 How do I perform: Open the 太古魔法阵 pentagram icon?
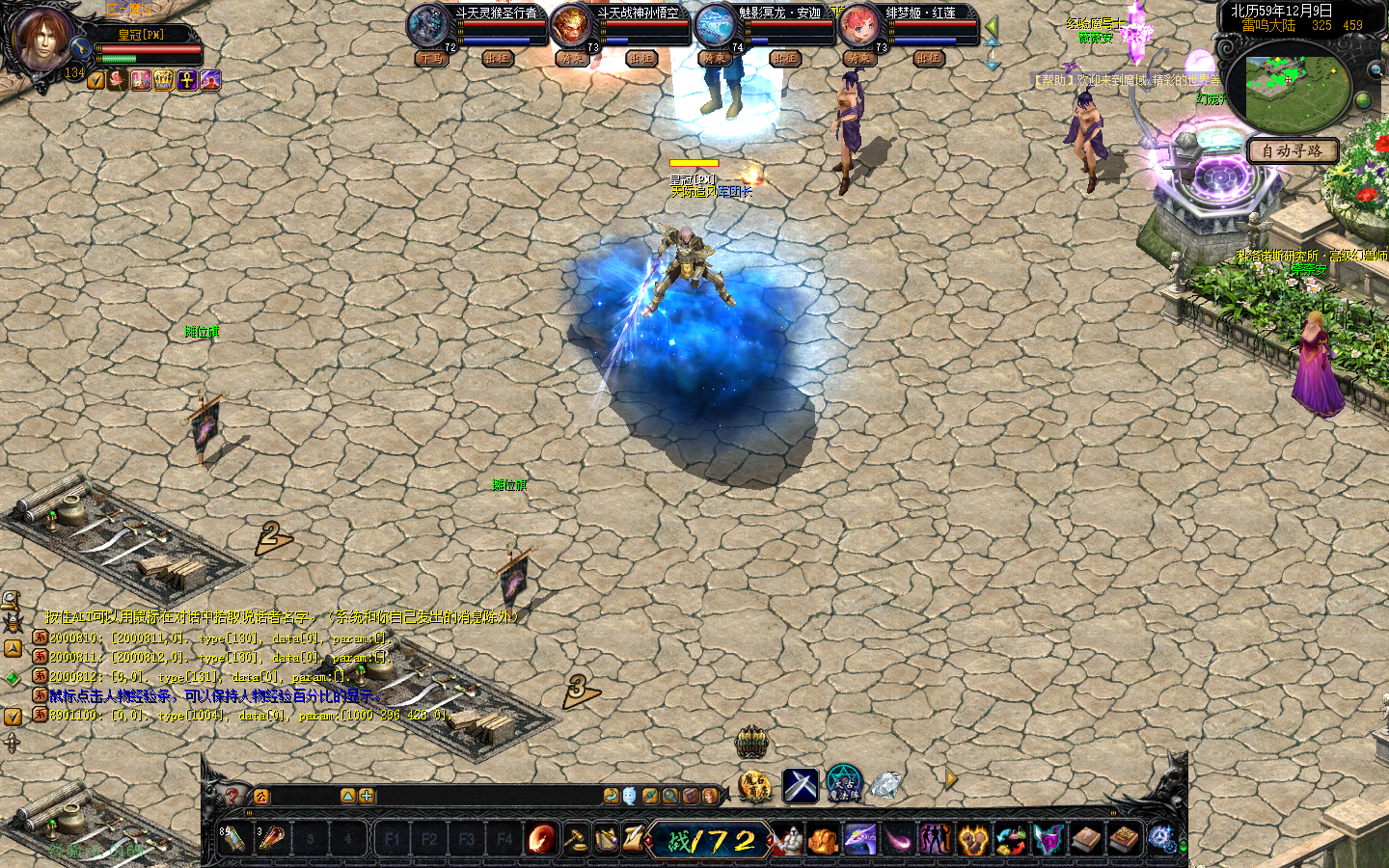(x=845, y=784)
